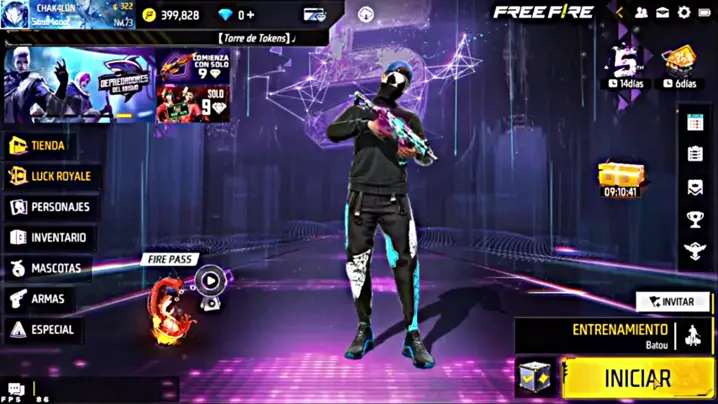Claim the golden chest with countdown timer
The width and height of the screenshot is (718, 404).
click(620, 176)
